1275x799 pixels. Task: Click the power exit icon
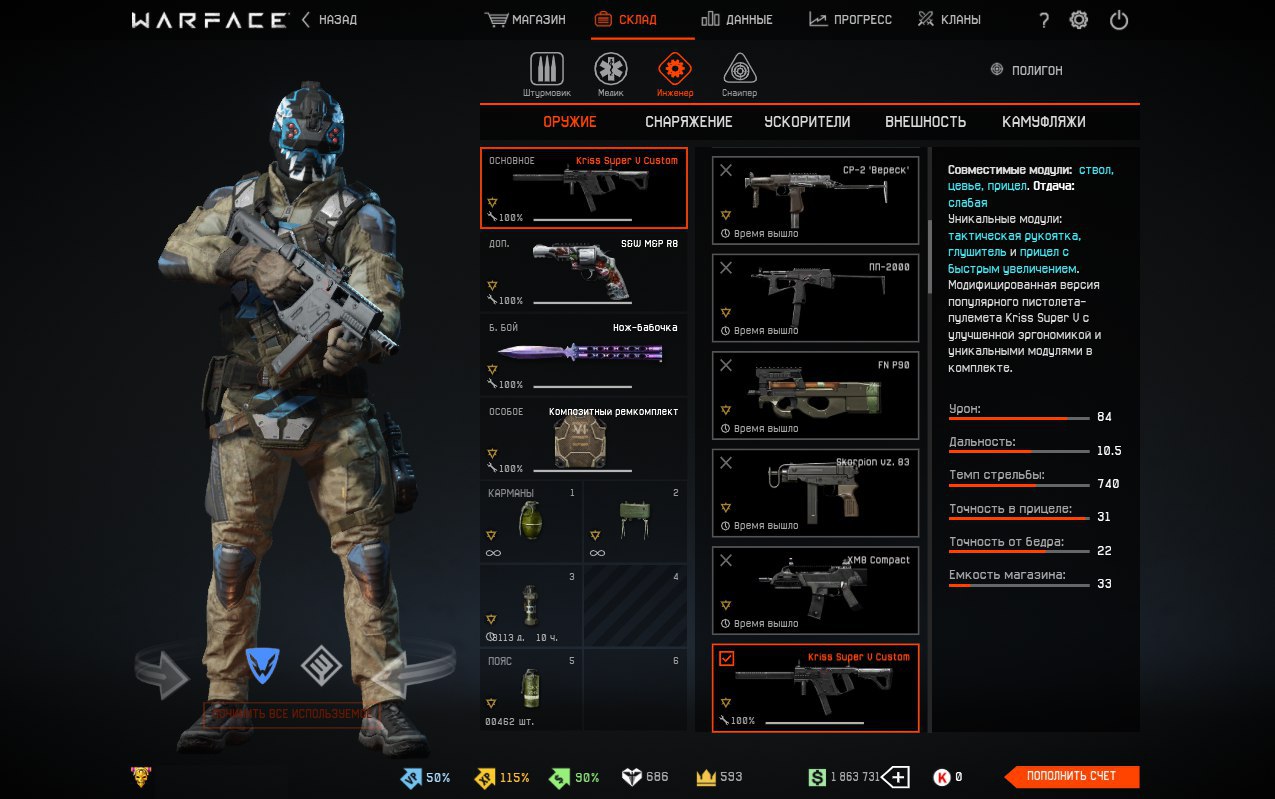coord(1119,20)
